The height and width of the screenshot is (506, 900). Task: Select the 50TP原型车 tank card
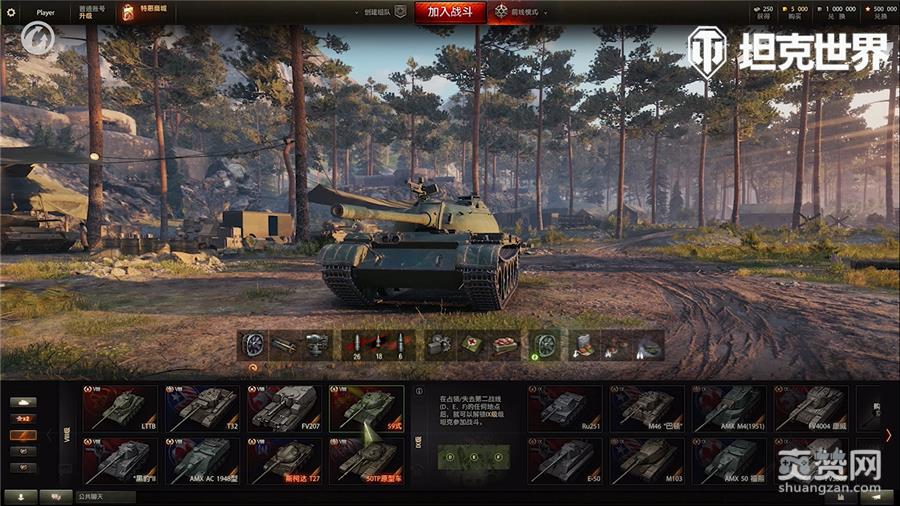(366, 460)
